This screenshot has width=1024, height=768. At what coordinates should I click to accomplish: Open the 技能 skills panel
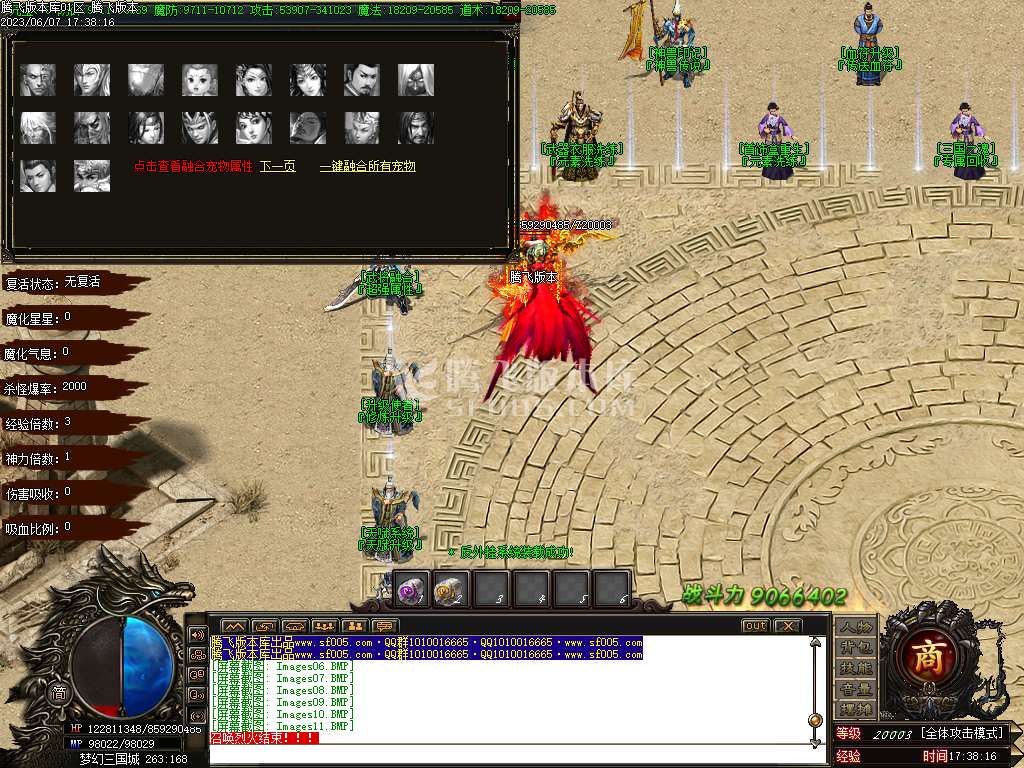click(856, 668)
